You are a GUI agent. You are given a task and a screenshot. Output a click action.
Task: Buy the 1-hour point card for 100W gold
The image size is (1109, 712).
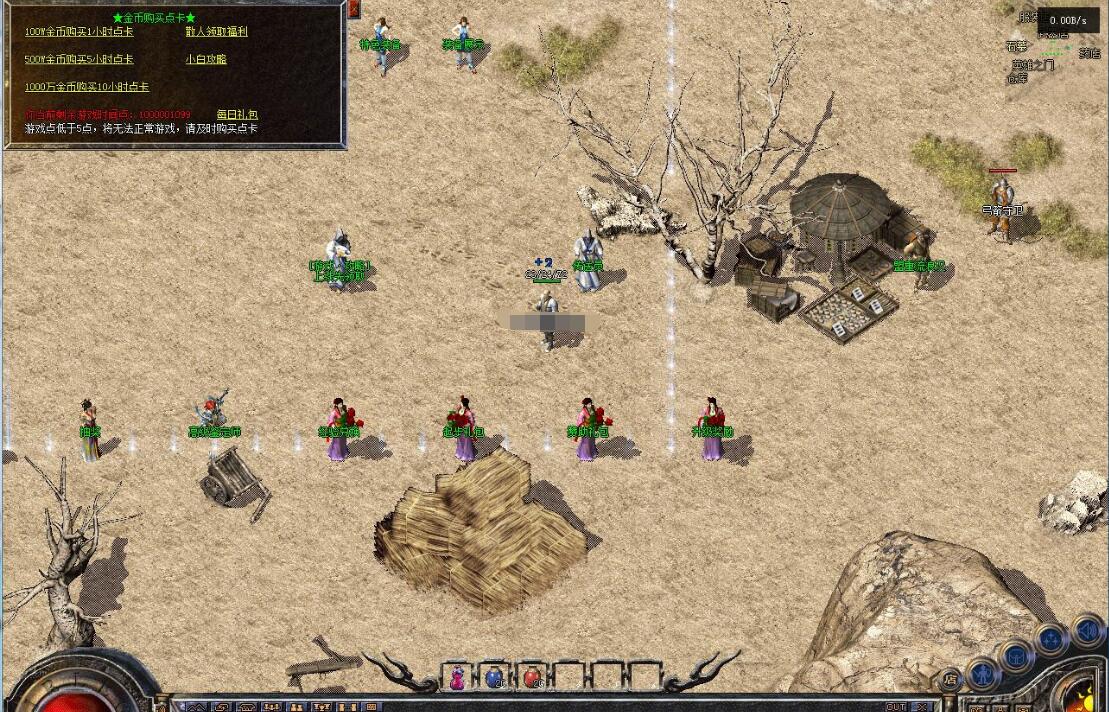pos(79,32)
